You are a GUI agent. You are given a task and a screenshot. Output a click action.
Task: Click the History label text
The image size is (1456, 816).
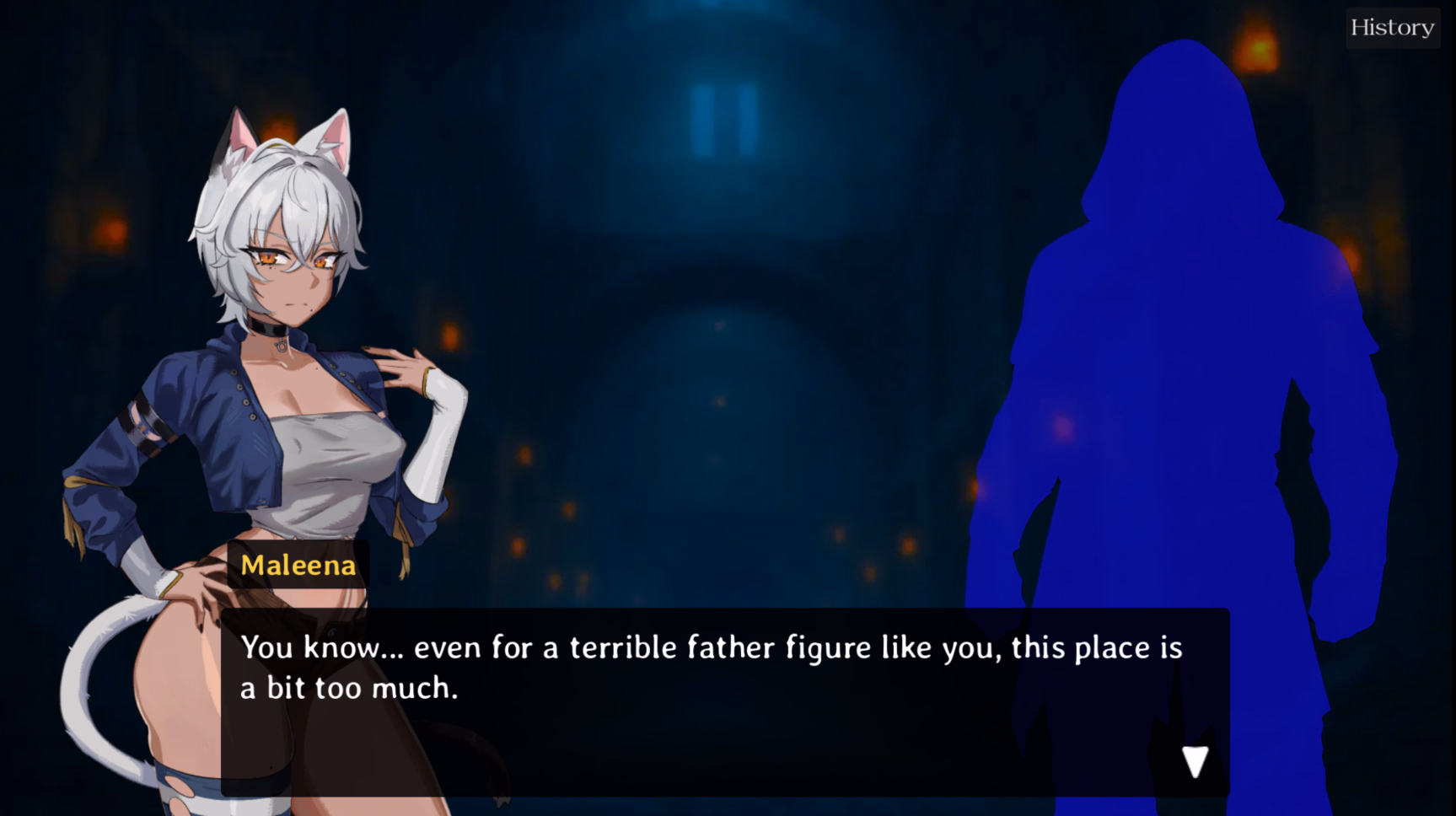[x=1393, y=26]
